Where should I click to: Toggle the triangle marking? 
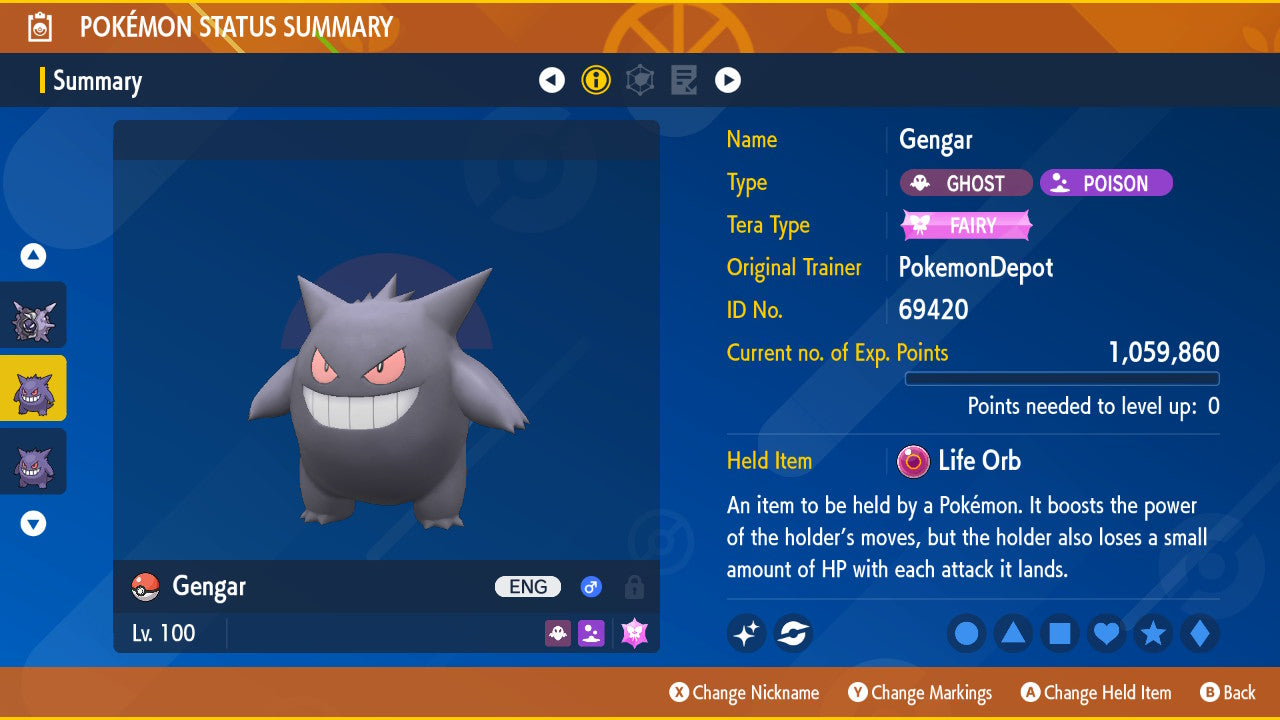(x=1013, y=633)
